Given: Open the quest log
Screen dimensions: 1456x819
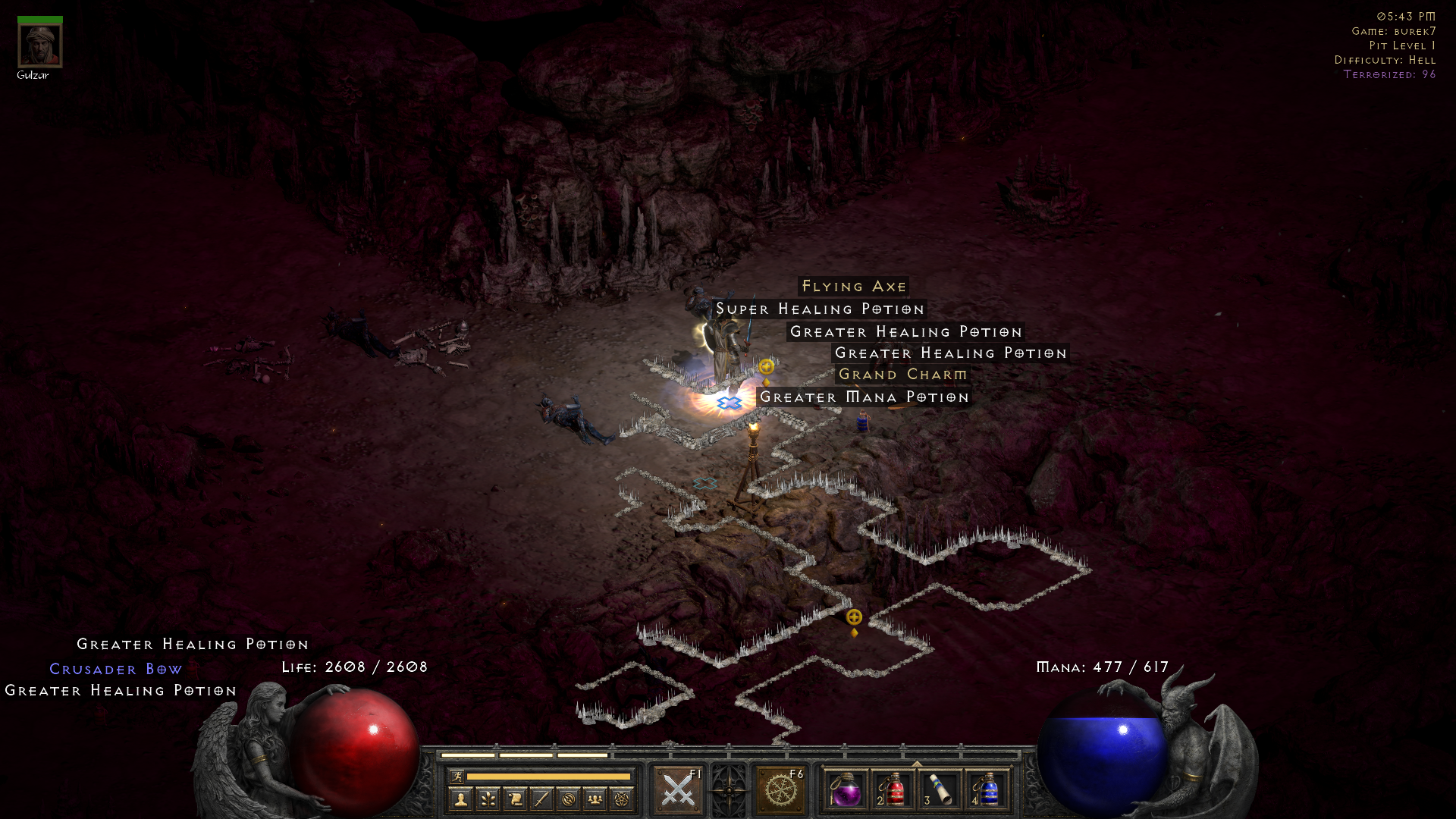Looking at the screenshot, I should pos(514,798).
